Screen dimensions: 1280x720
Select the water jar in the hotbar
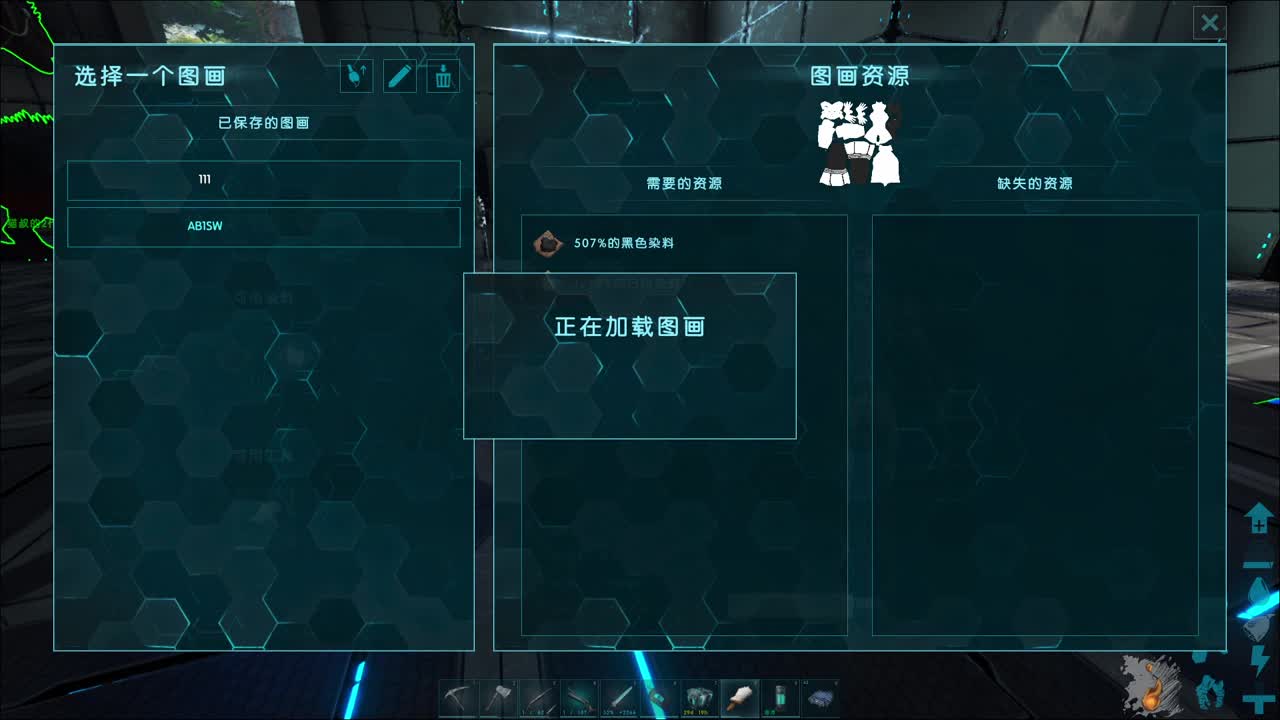tap(780, 695)
